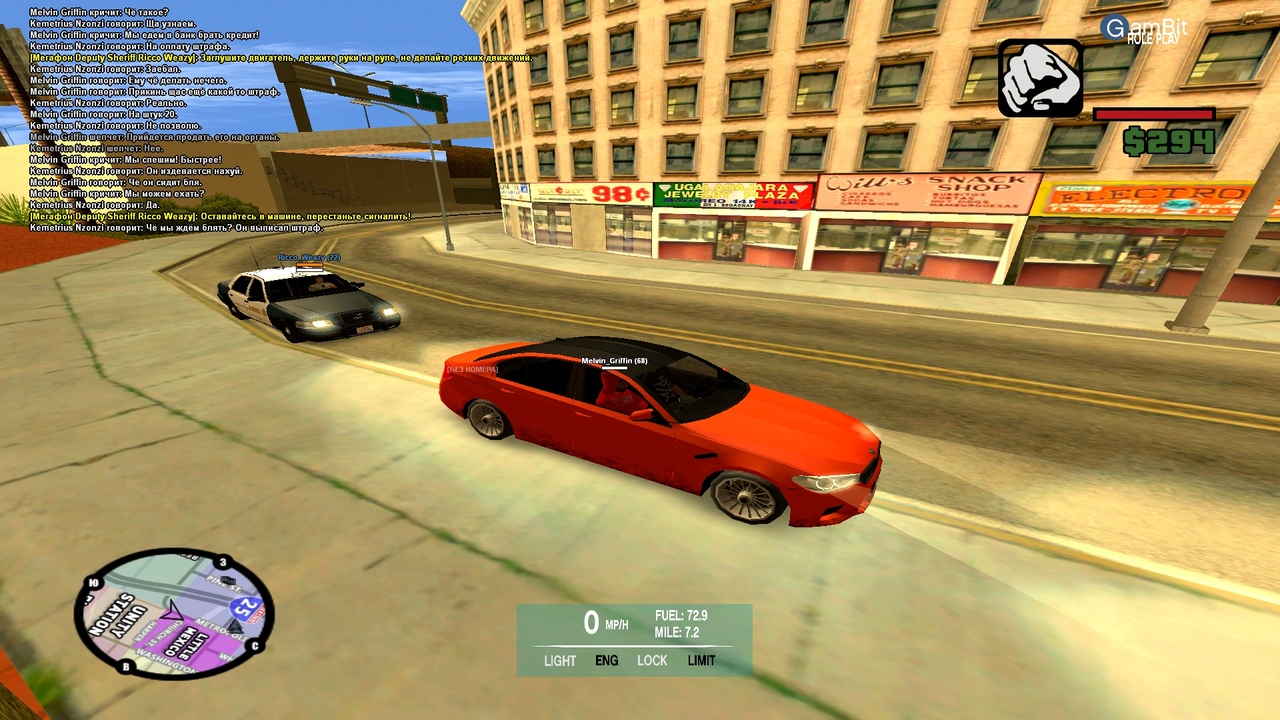The width and height of the screenshot is (1280, 720).
Task: Toggle the LIMIT speed limiter indicator
Action: (x=701, y=661)
